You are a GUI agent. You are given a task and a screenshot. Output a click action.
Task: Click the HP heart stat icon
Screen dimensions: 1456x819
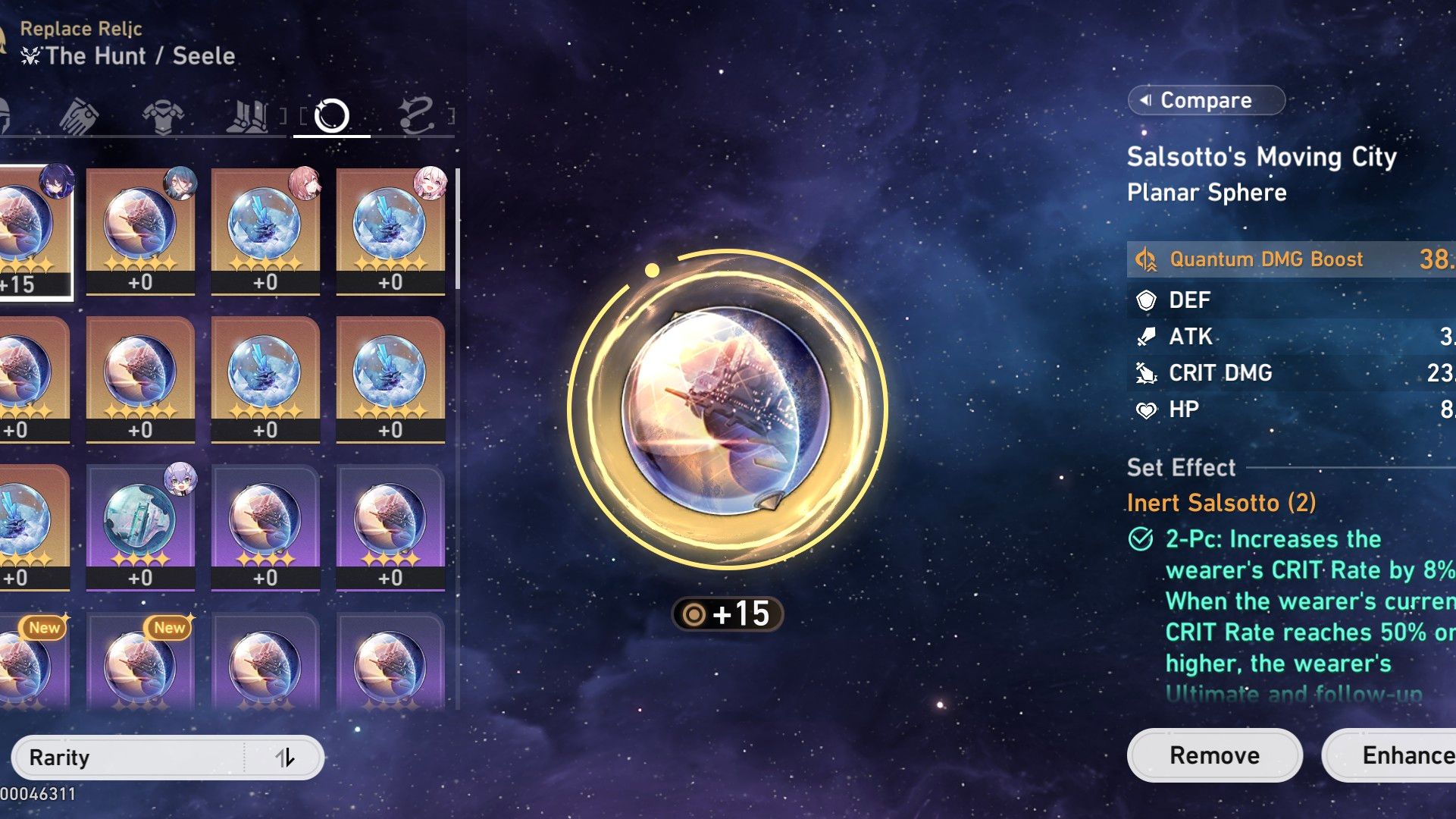click(x=1146, y=409)
